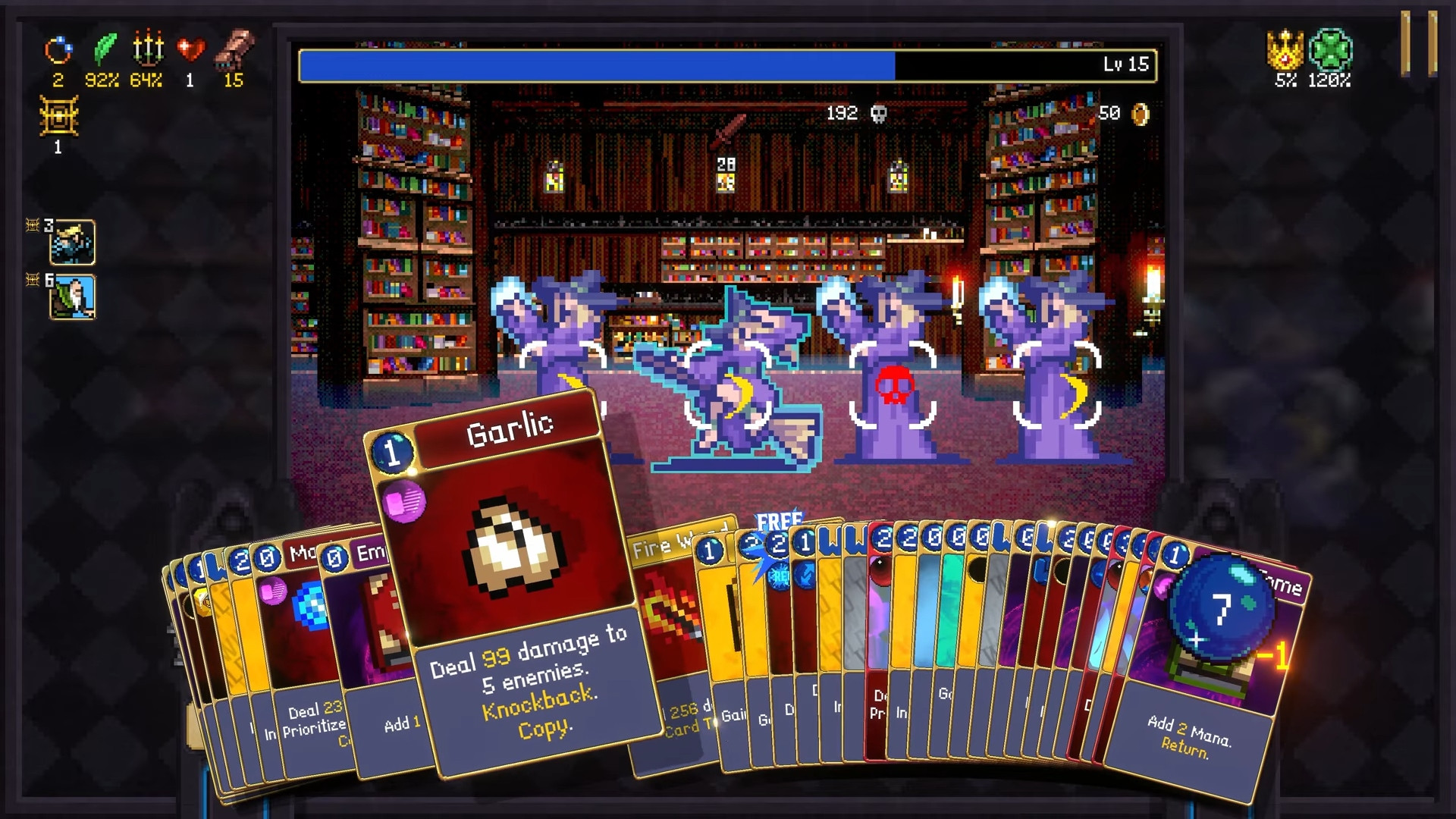Inspect the green feather stat icon
The image size is (1456, 819).
pos(104,49)
